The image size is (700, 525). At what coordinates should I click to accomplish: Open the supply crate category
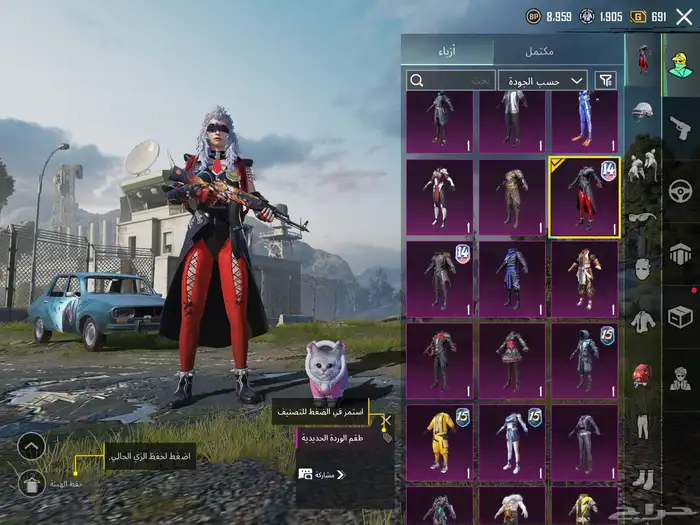pyautogui.click(x=680, y=316)
